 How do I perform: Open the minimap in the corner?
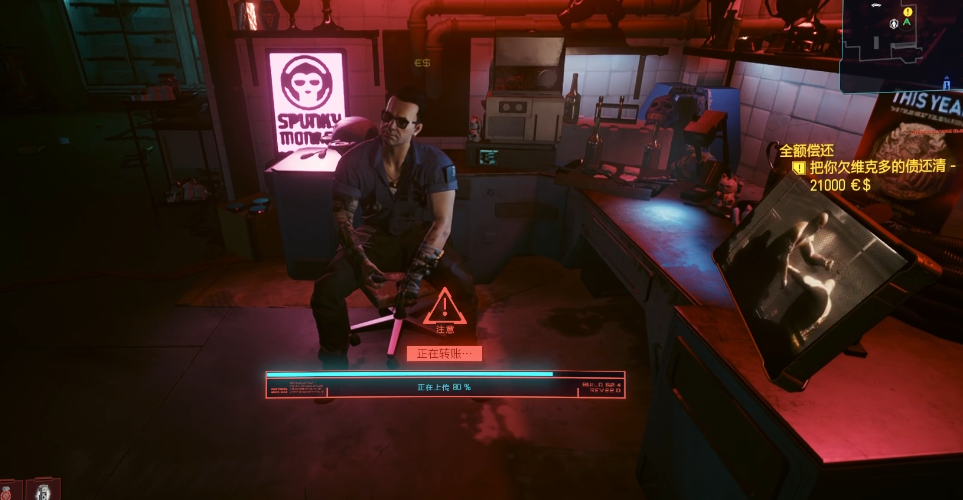pyautogui.click(x=902, y=45)
